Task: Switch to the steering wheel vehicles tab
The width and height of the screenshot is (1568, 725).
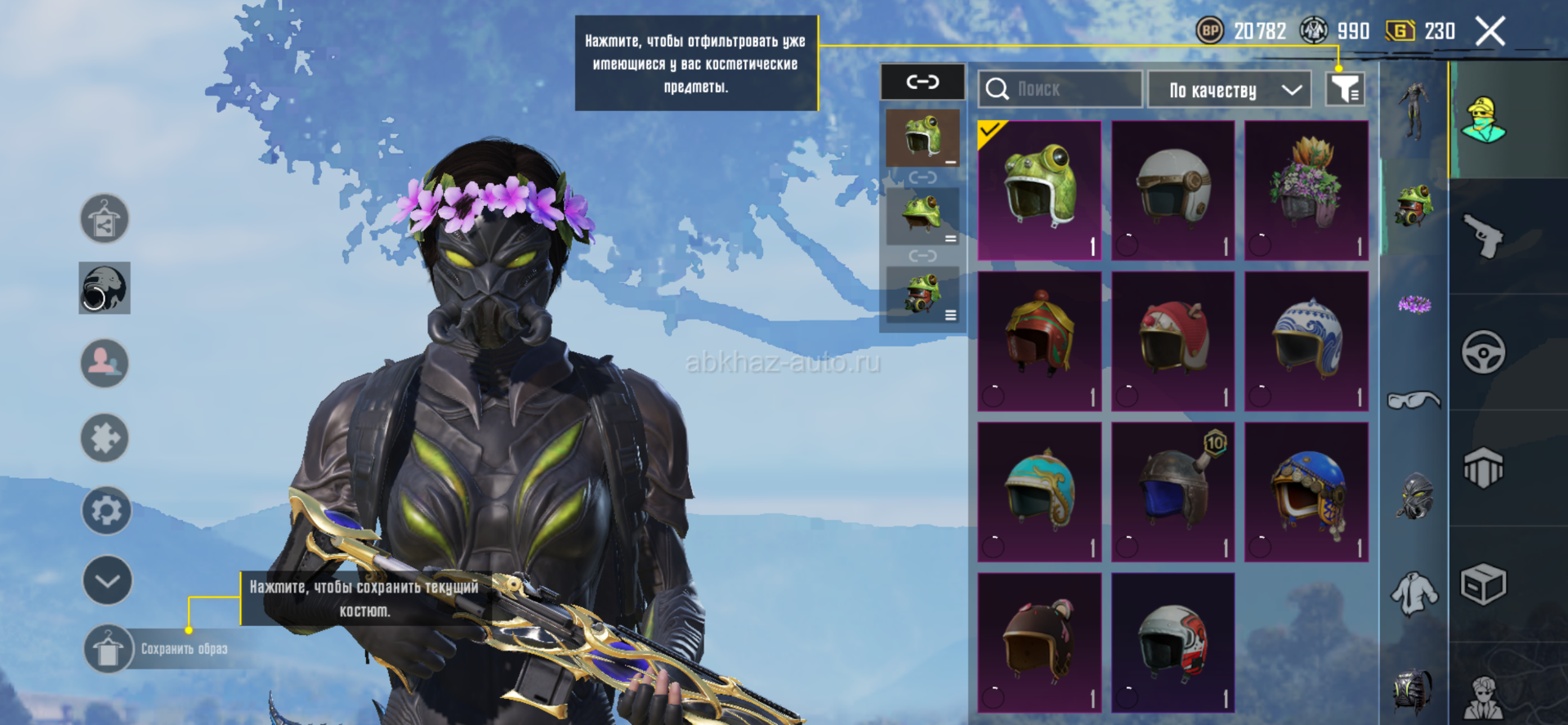Action: [x=1483, y=352]
